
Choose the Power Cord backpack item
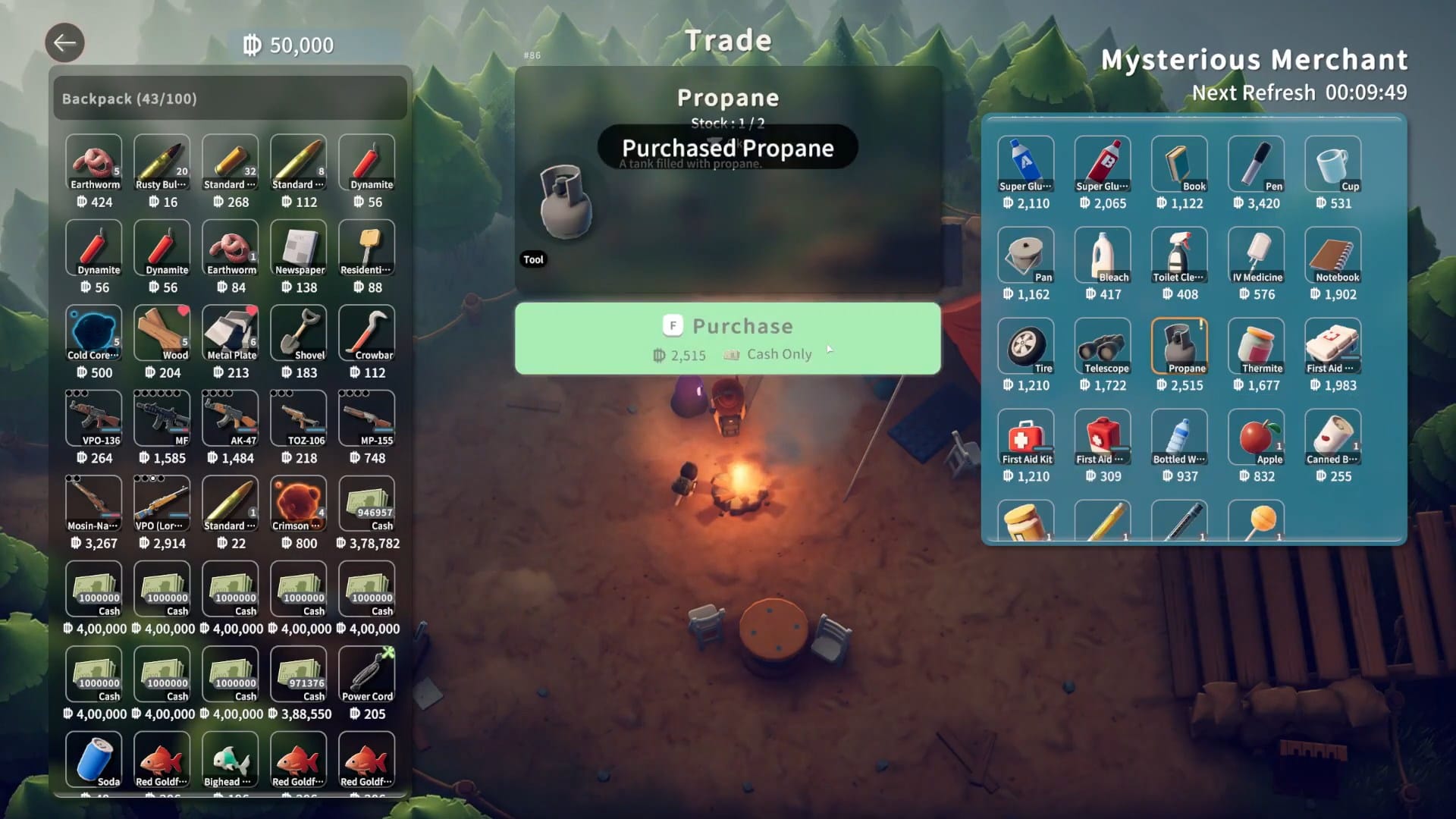click(x=367, y=674)
